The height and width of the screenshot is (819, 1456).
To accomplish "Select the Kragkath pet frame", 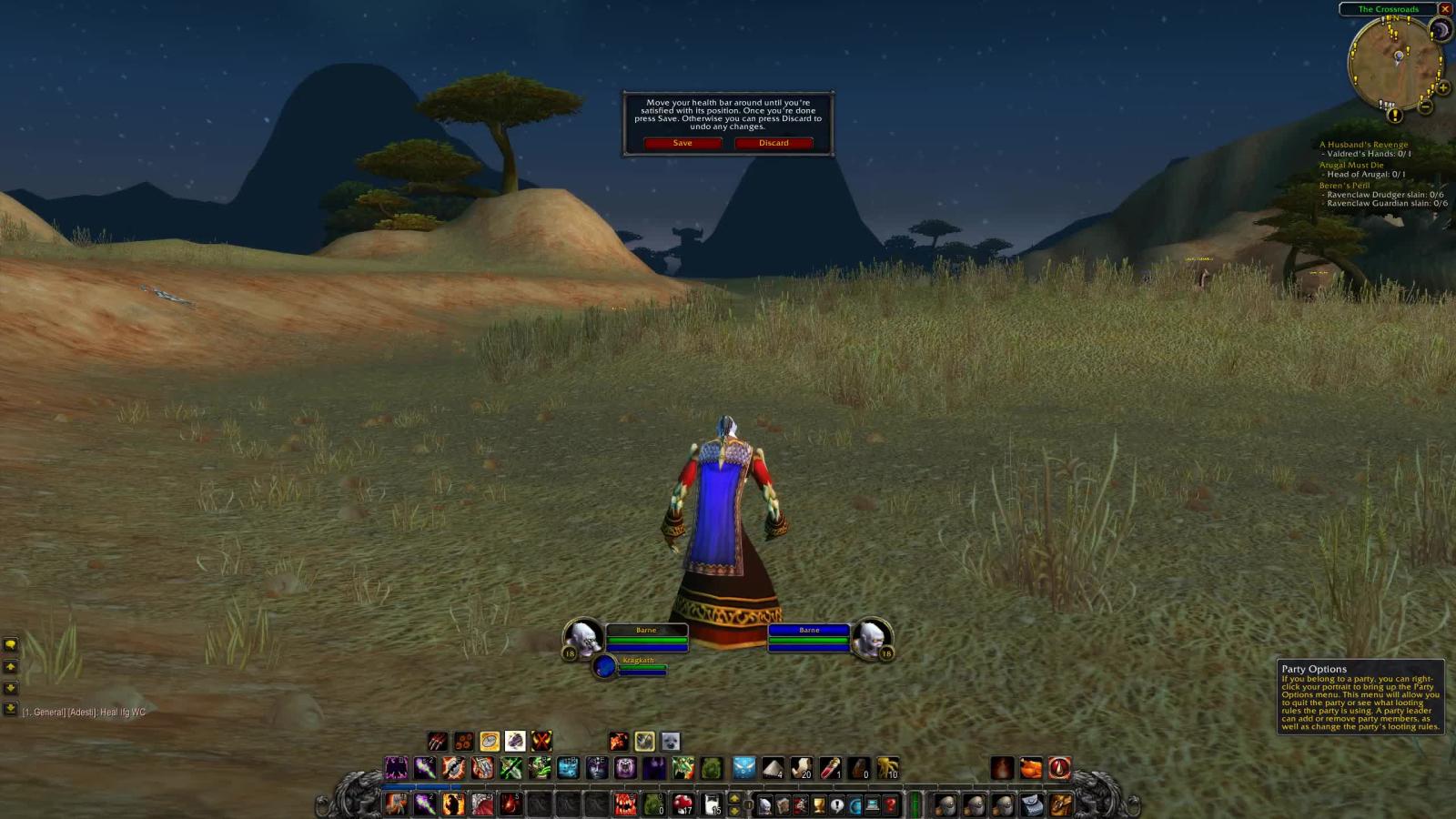I will coord(605,666).
